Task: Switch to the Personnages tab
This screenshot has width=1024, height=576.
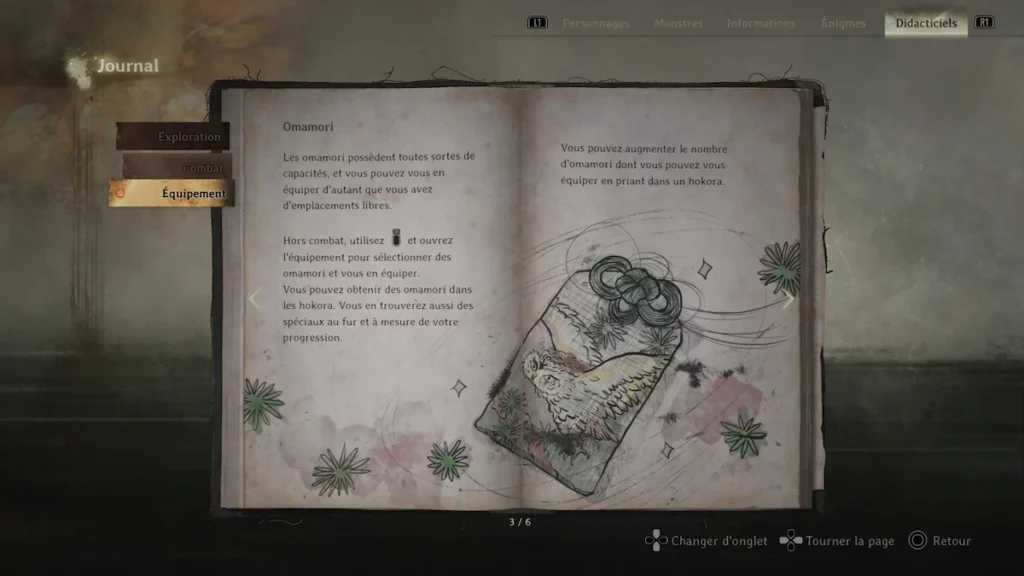Action: (596, 23)
